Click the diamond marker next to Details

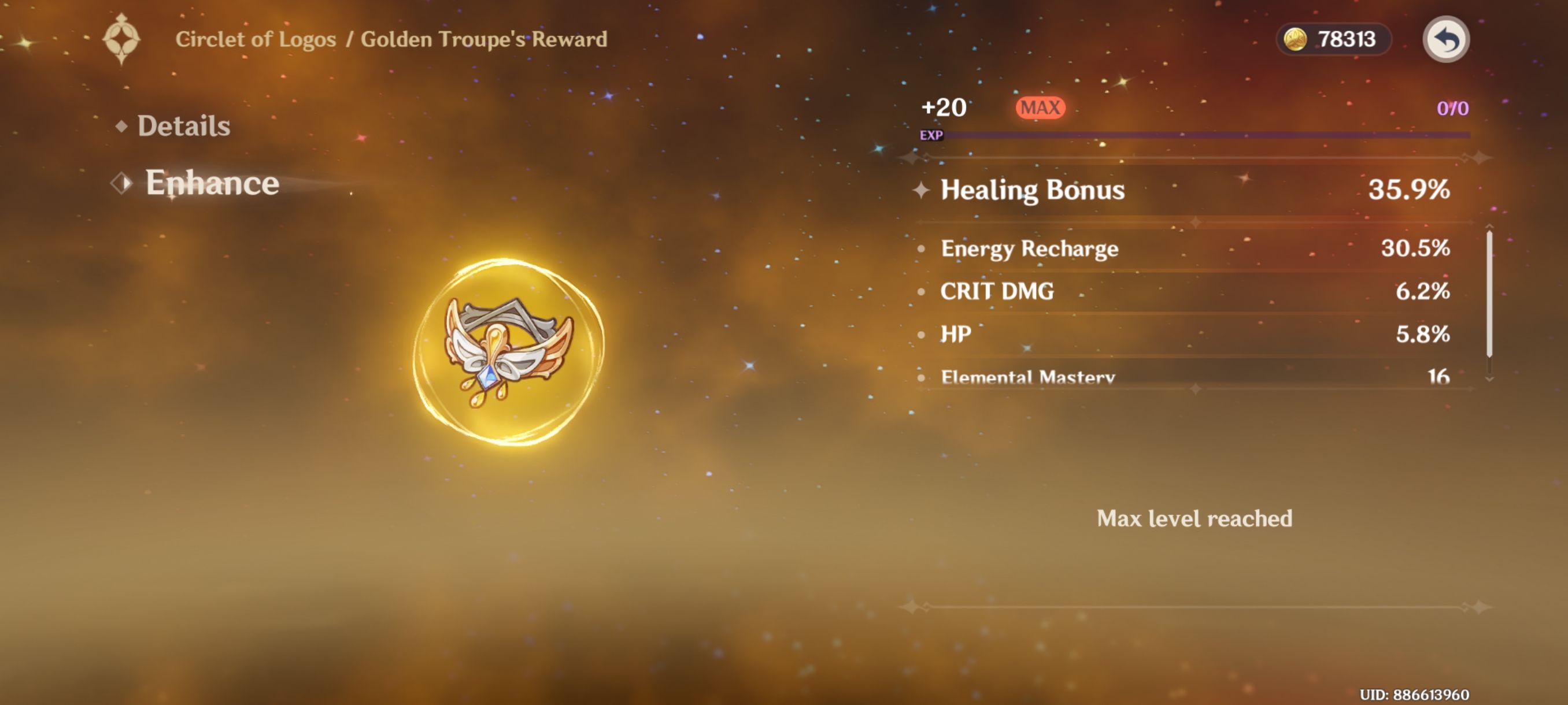[x=122, y=126]
